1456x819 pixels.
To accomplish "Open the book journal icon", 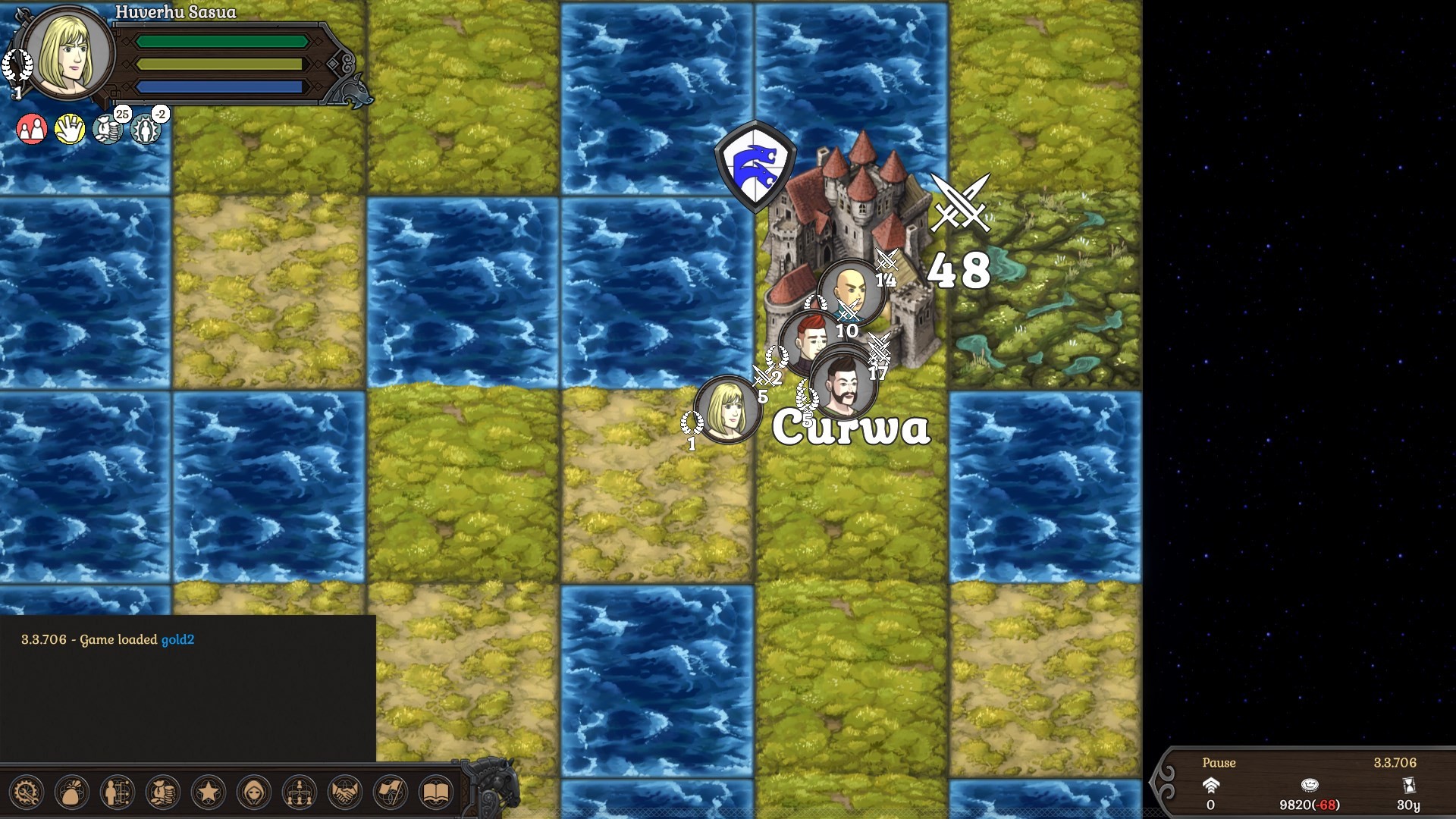I will [x=438, y=792].
